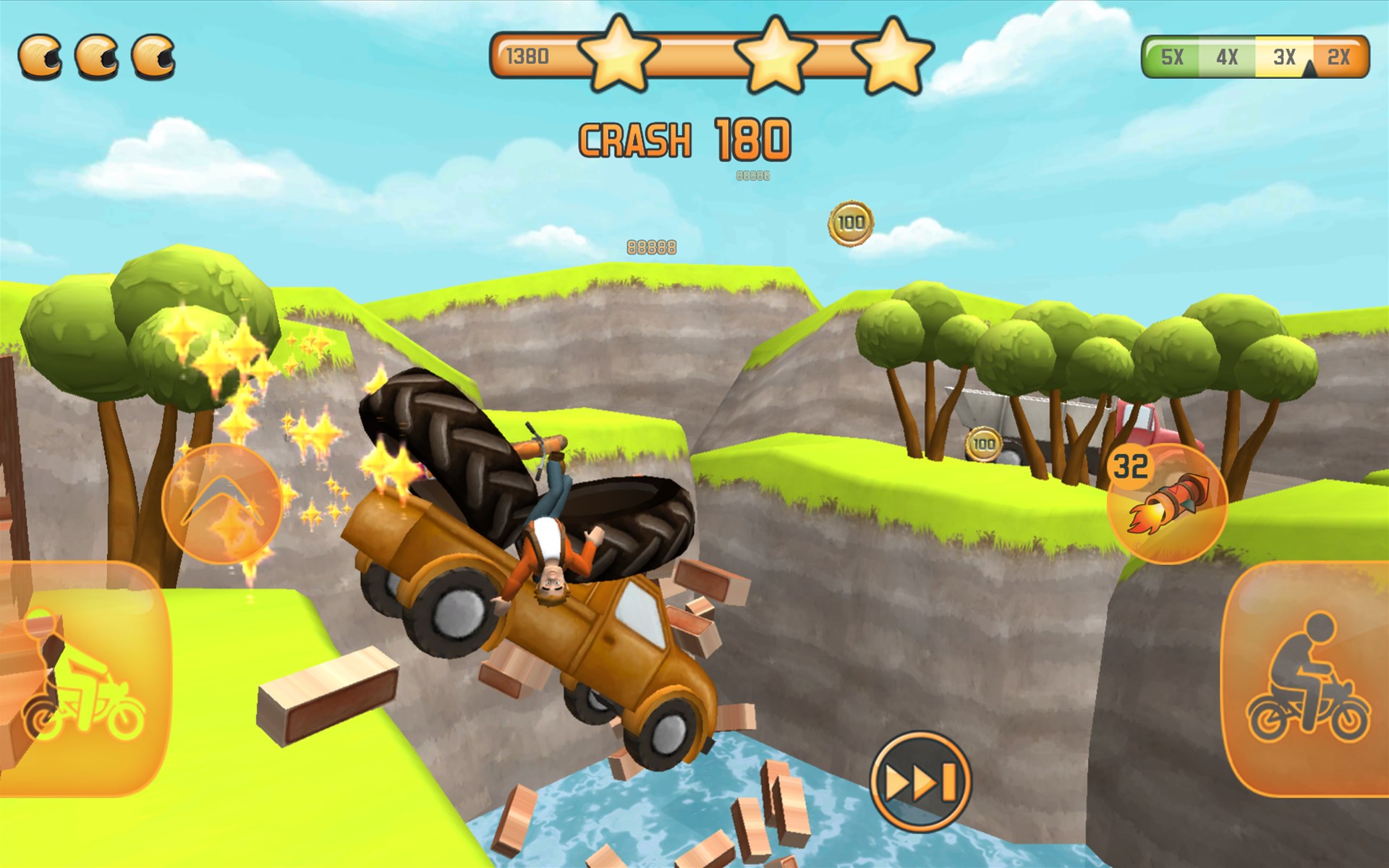Screen dimensions: 1389x868
Task: Click the score counter showing 1380
Action: pyautogui.click(x=527, y=54)
